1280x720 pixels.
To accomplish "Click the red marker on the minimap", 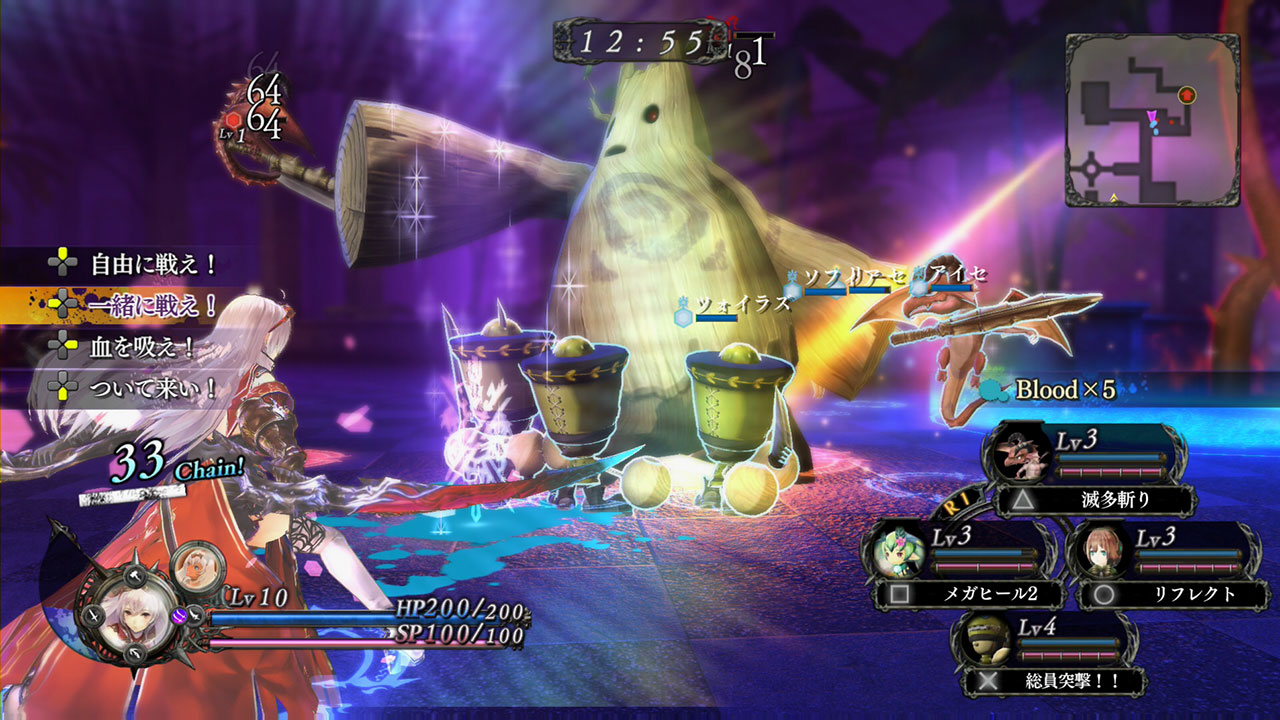I will pos(1187,95).
